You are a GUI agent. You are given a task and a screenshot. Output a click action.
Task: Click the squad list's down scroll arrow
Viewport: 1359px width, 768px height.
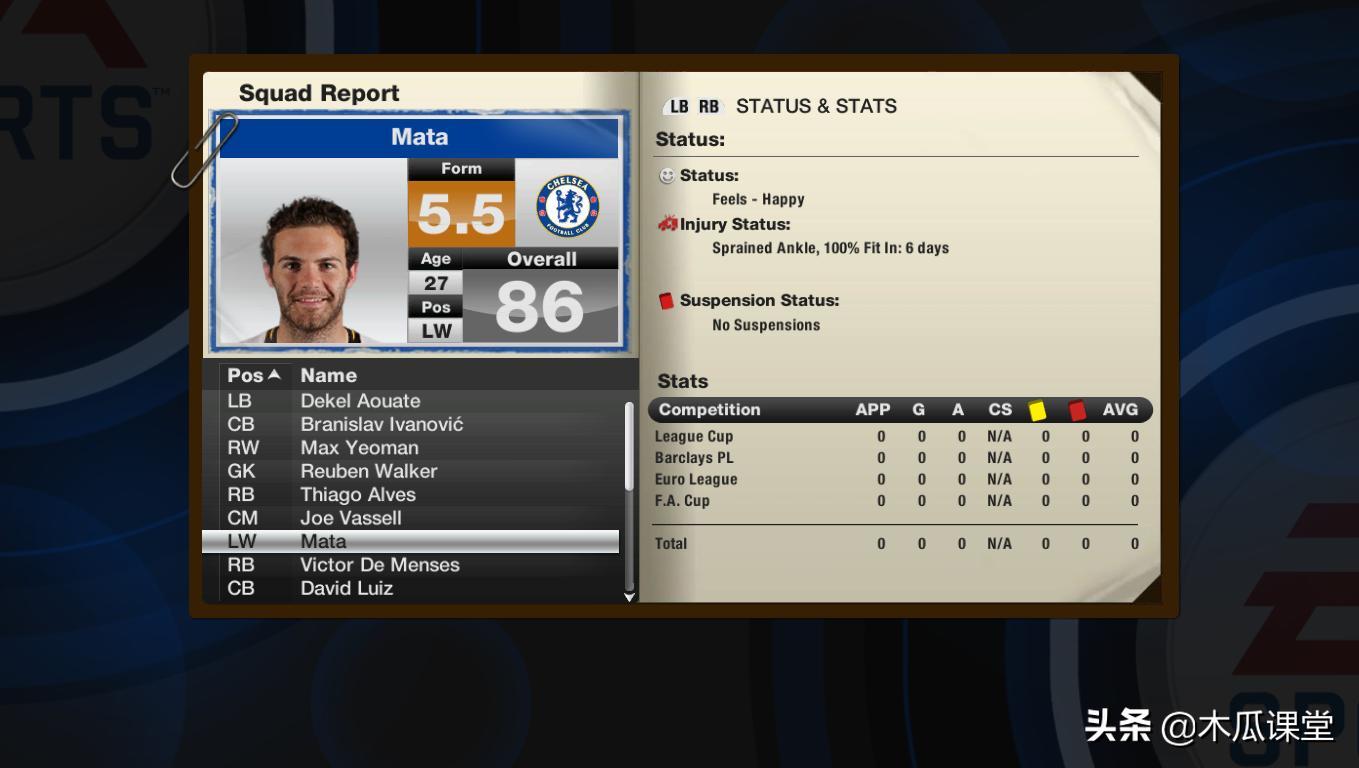(629, 597)
